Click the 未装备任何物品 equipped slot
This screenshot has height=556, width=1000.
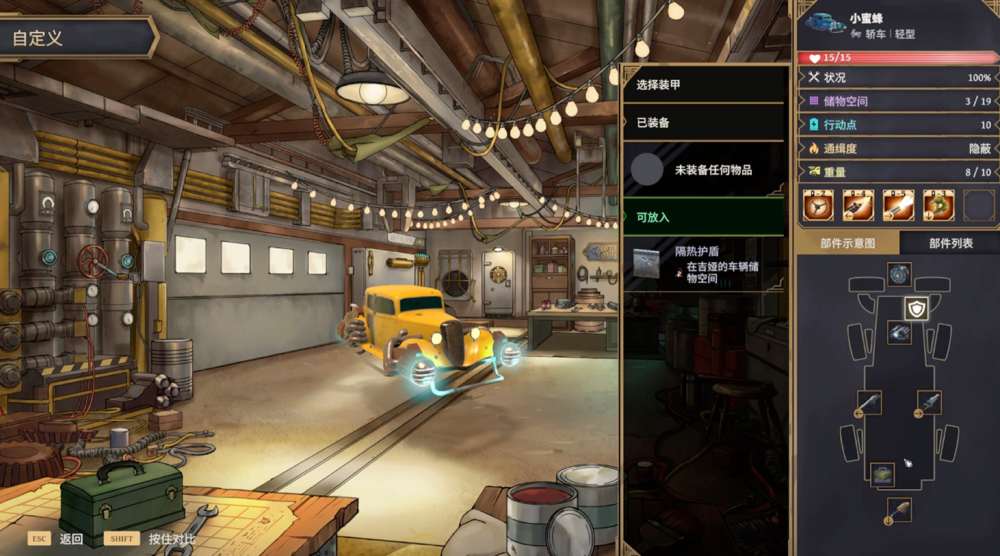pos(702,170)
